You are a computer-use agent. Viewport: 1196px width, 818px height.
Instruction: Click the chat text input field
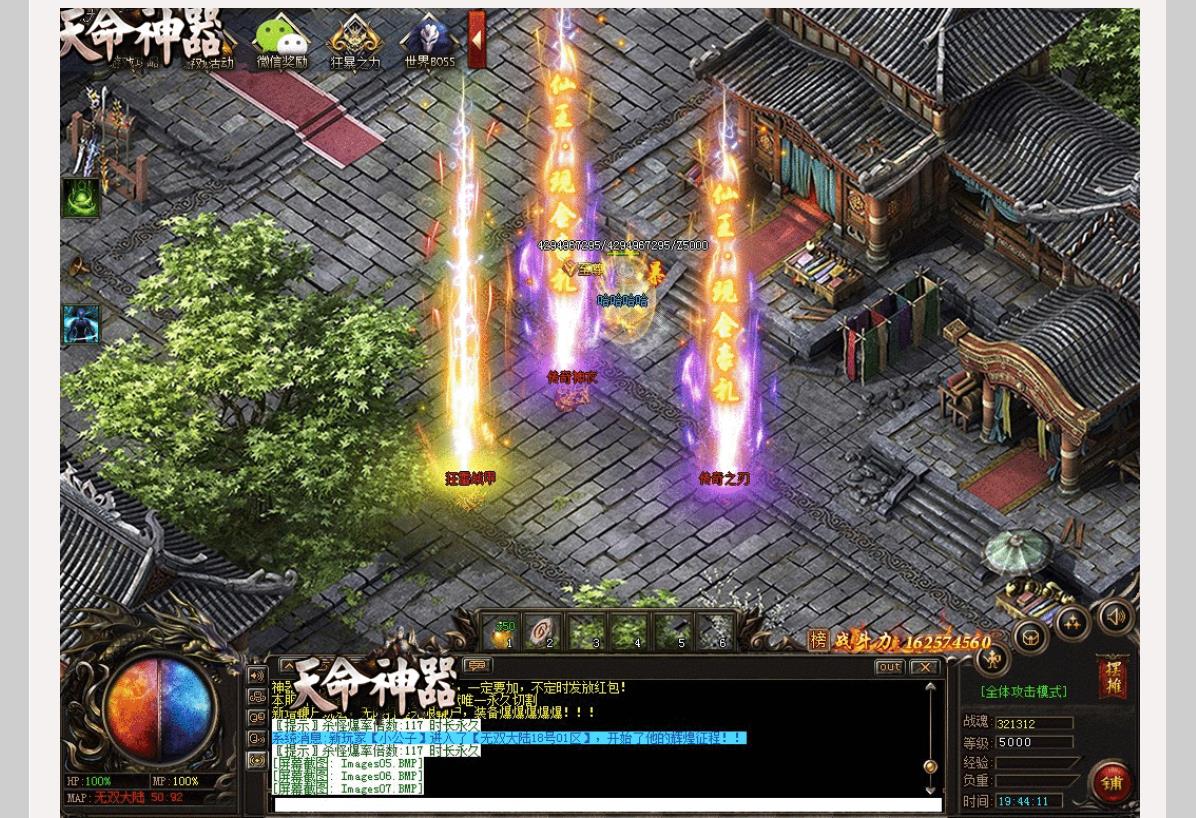pyautogui.click(x=608, y=804)
